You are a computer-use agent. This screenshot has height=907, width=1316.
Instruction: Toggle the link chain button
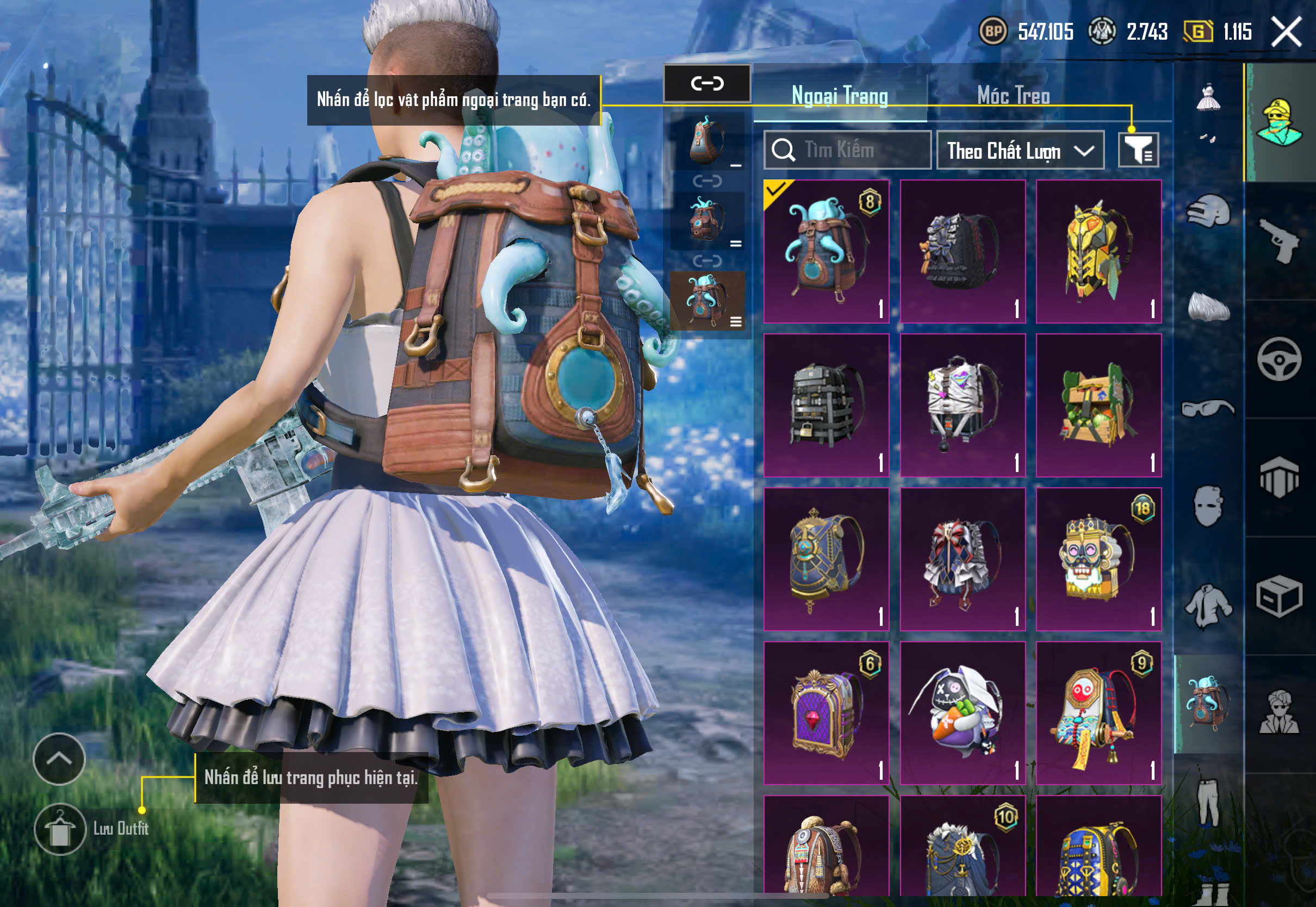pos(707,84)
